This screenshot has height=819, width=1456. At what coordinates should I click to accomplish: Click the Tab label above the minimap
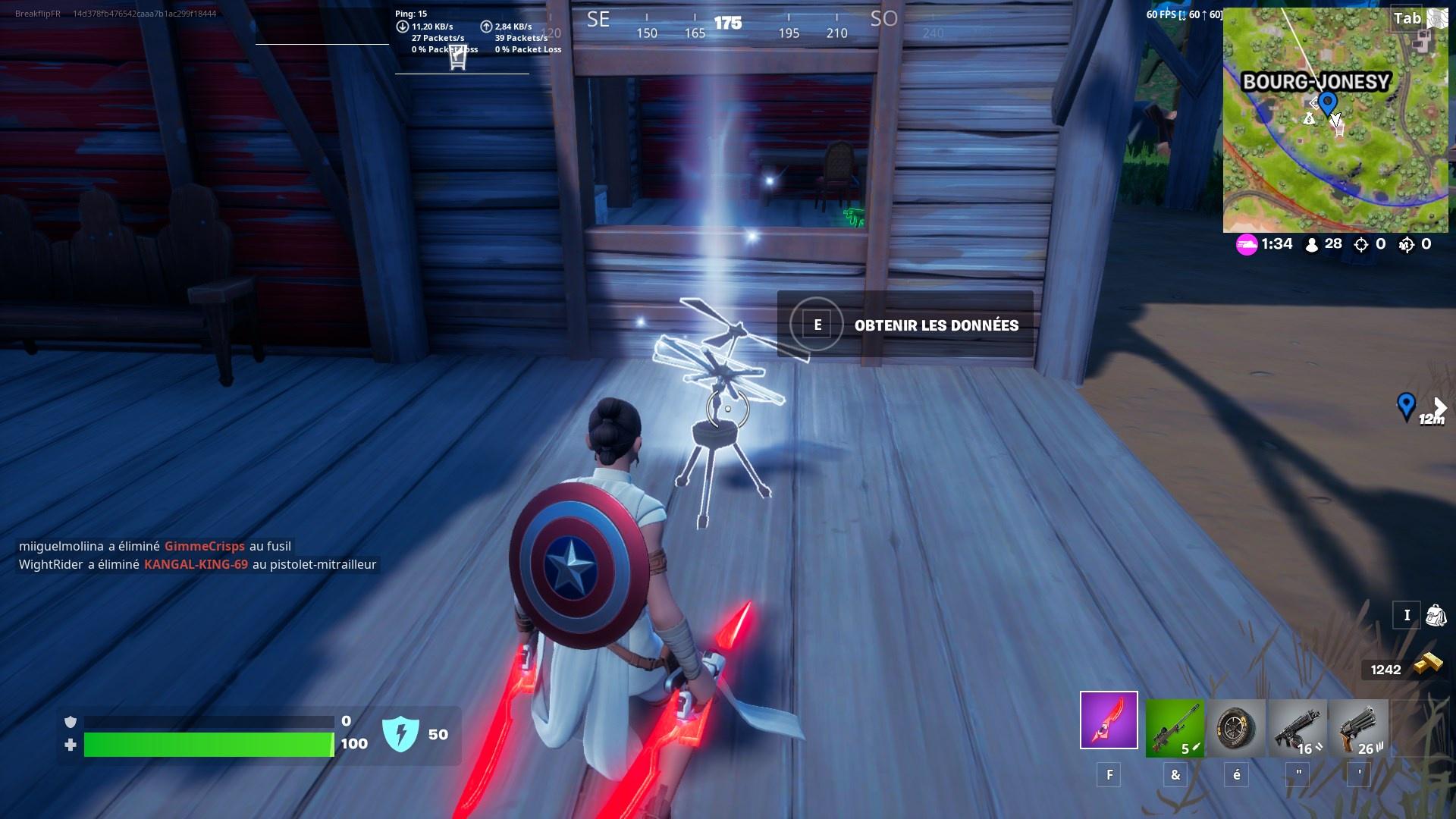pyautogui.click(x=1407, y=19)
